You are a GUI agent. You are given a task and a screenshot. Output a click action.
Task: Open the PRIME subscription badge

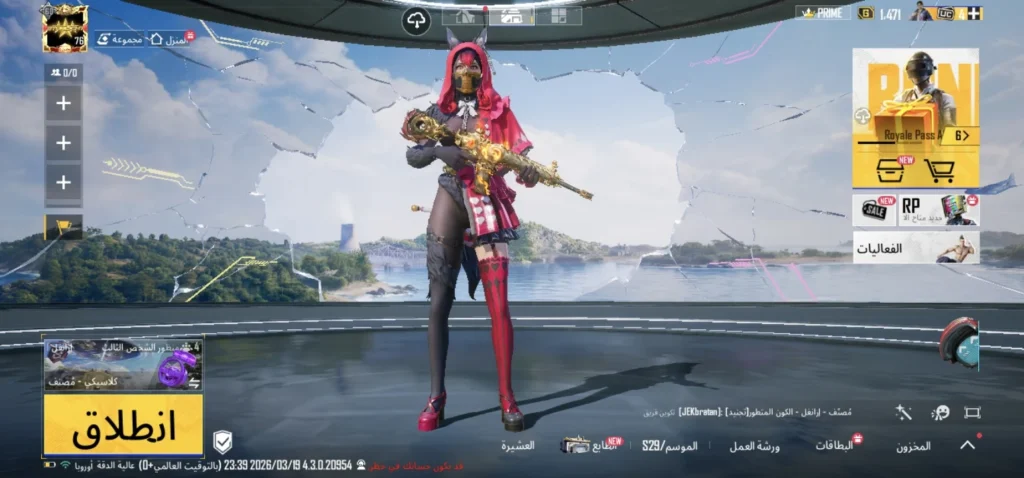(823, 13)
